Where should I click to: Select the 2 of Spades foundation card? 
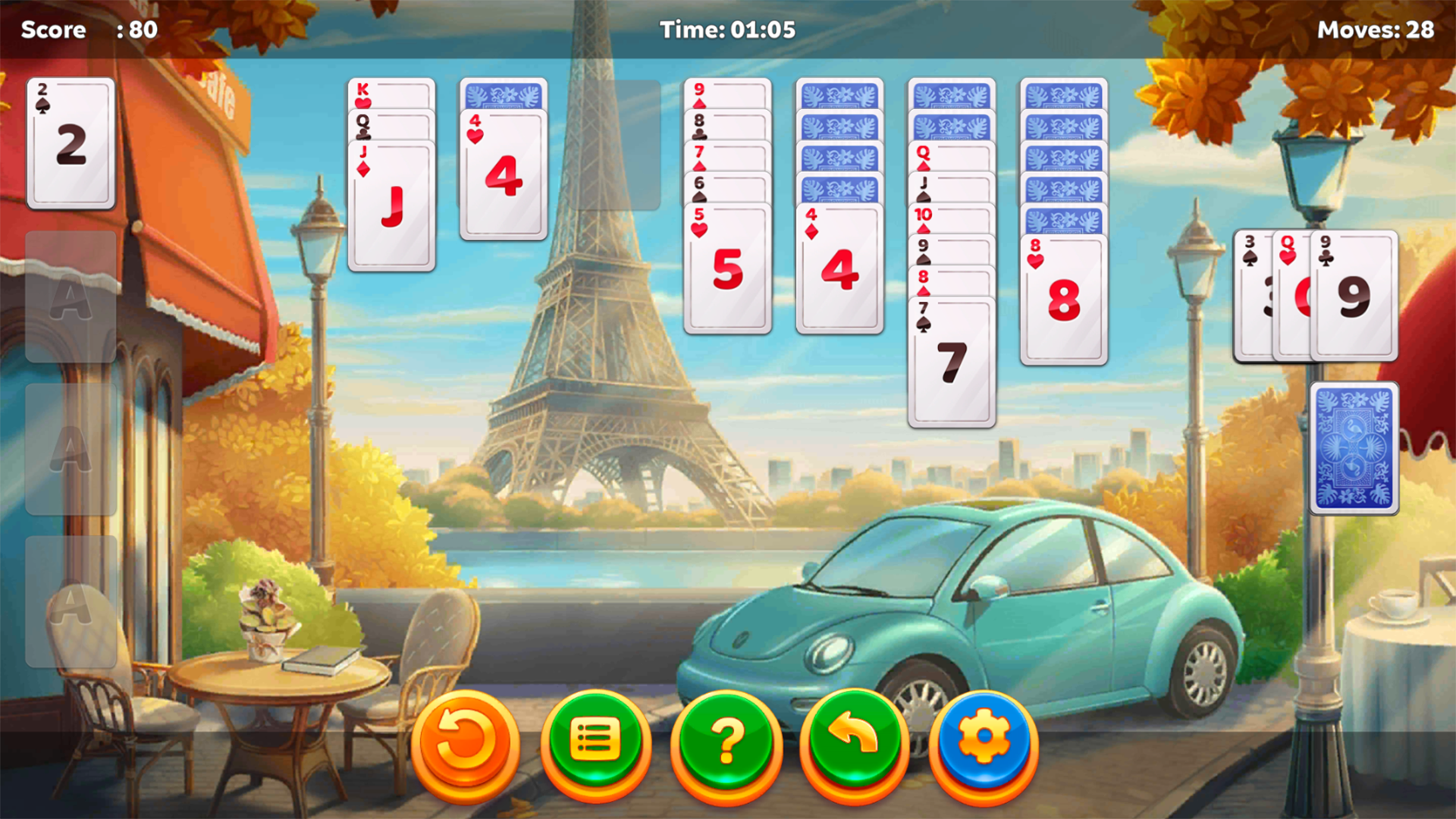pos(71,144)
